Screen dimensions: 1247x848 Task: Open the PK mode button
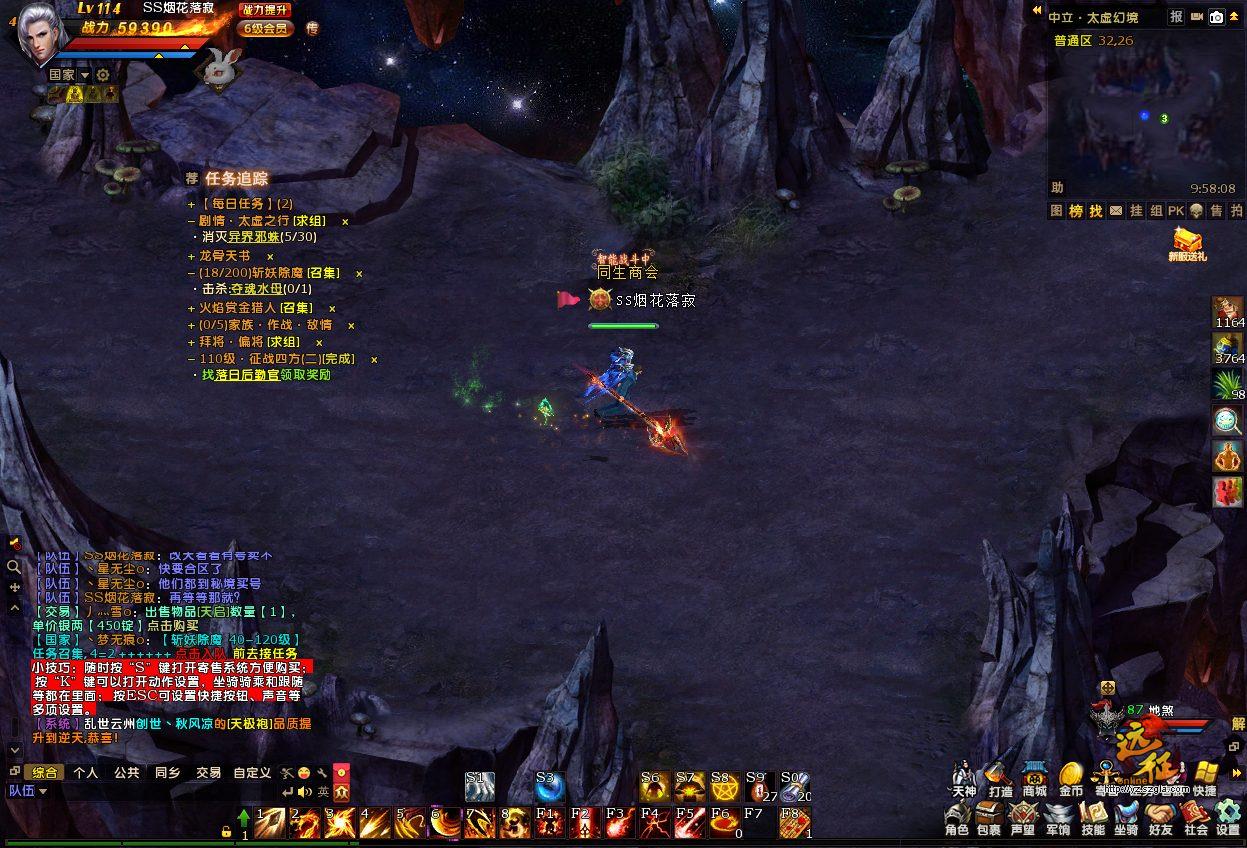pos(1176,211)
